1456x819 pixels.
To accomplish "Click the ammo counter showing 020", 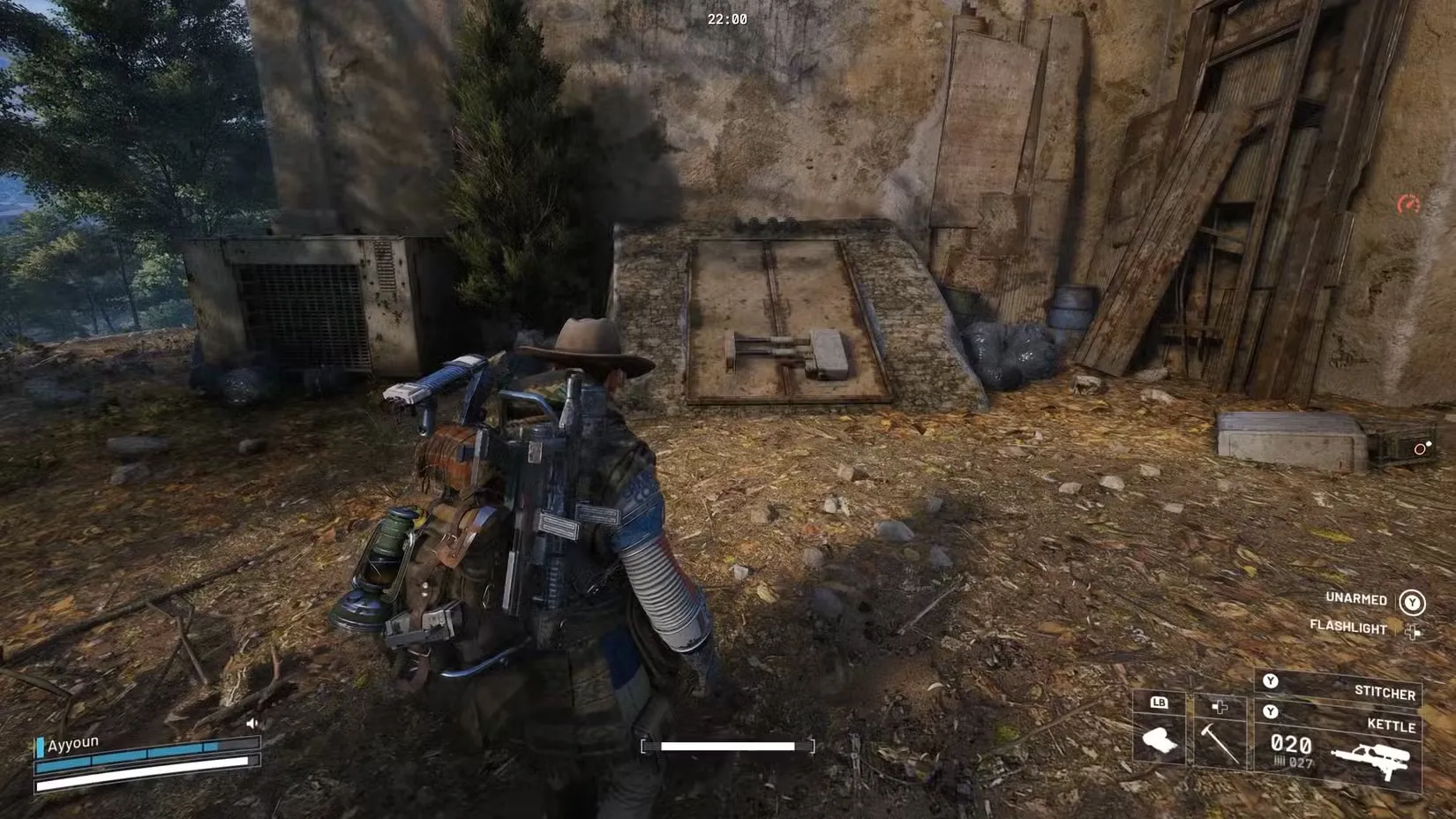I will point(1291,743).
